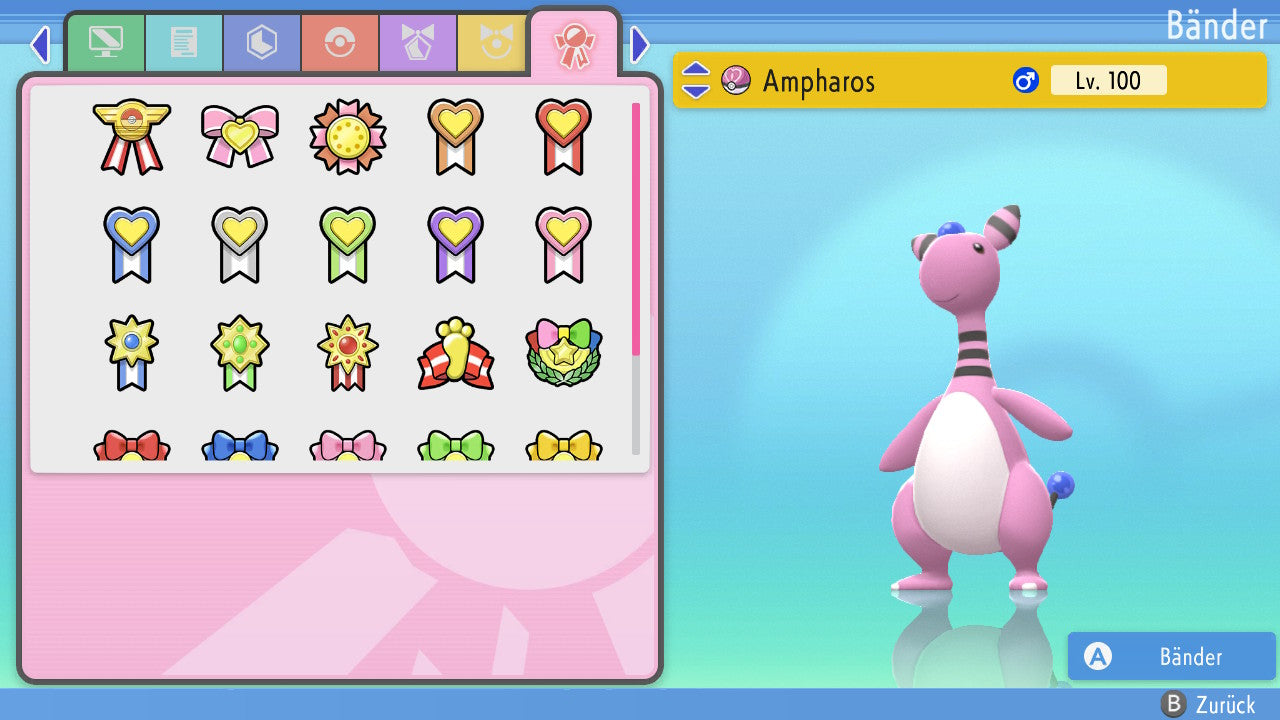This screenshot has width=1280, height=720.
Task: Select the laurel wreath star ribbon
Action: [564, 353]
